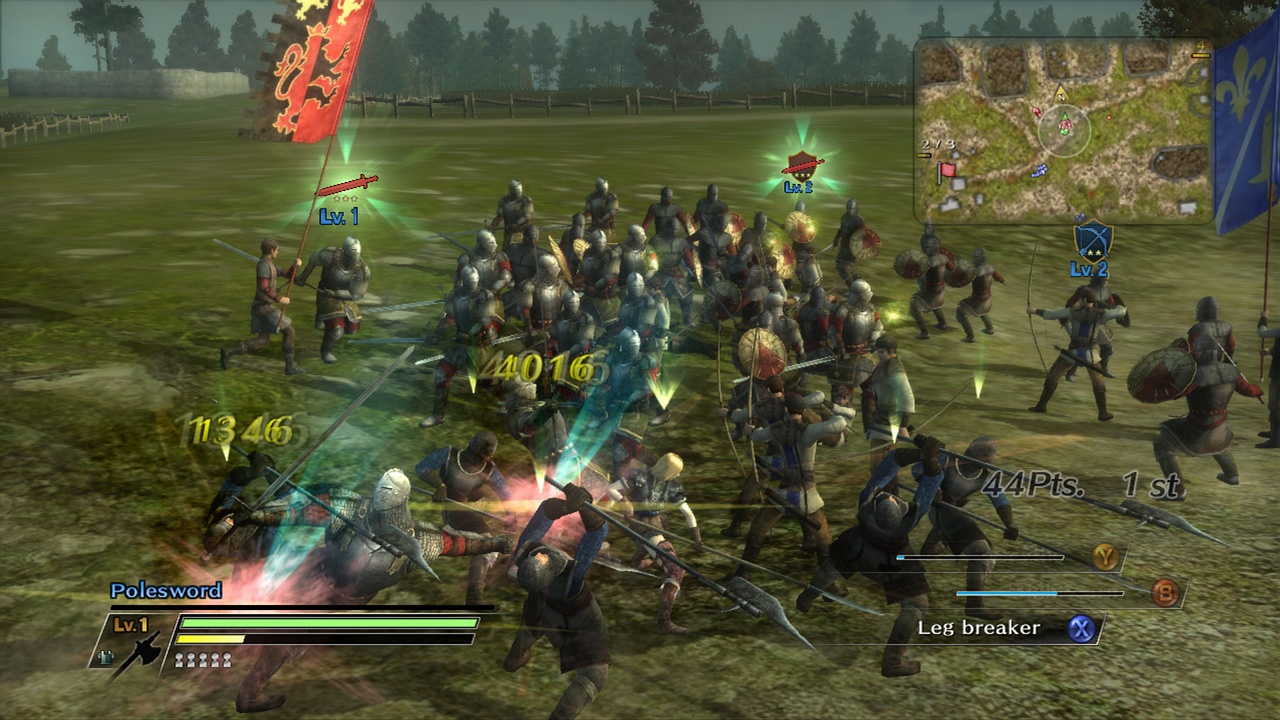Toggle the middle squad member figure icon
Screen dimensions: 1280x720
click(x=202, y=660)
